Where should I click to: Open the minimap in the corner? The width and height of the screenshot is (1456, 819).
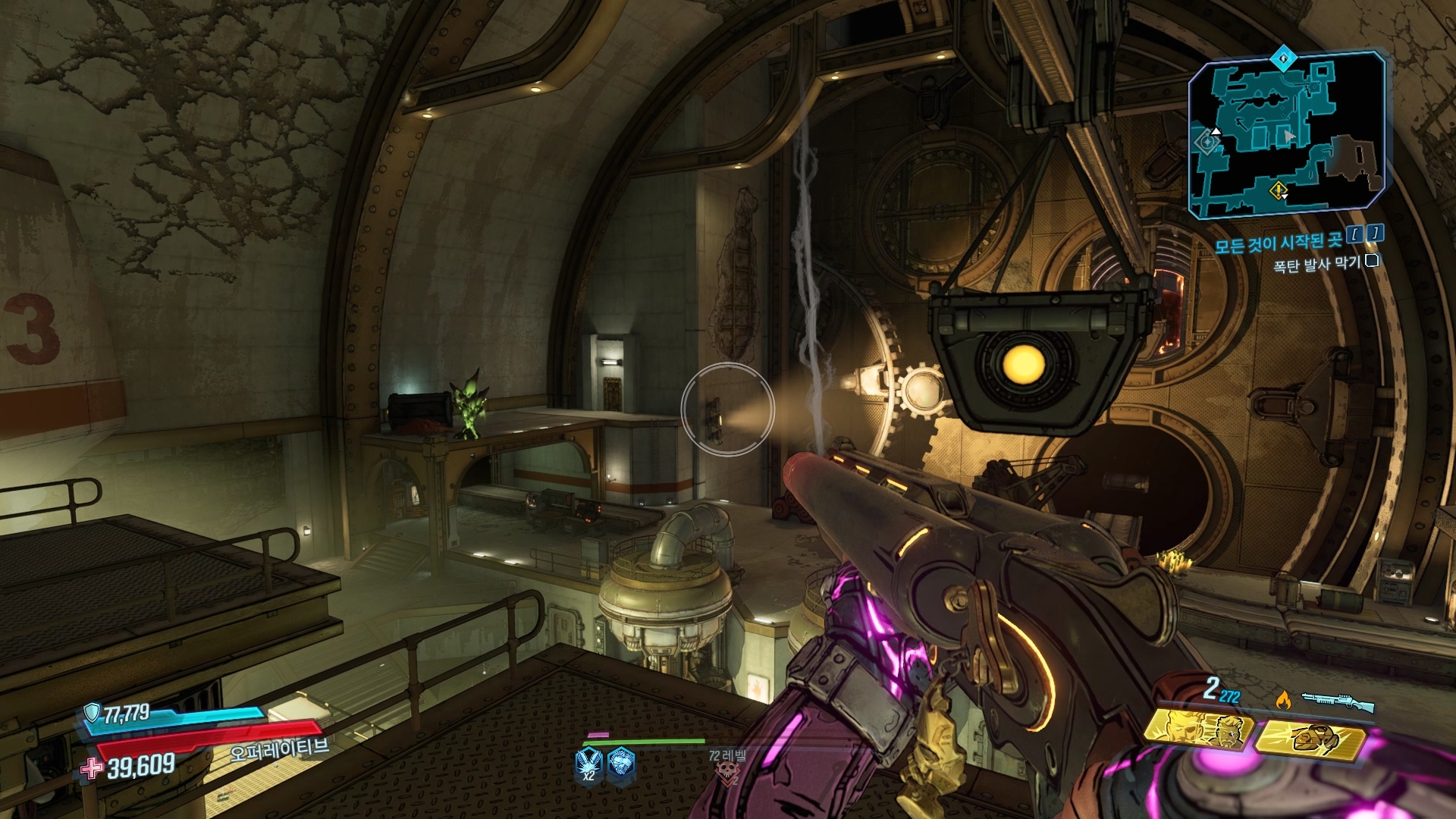click(x=1286, y=135)
